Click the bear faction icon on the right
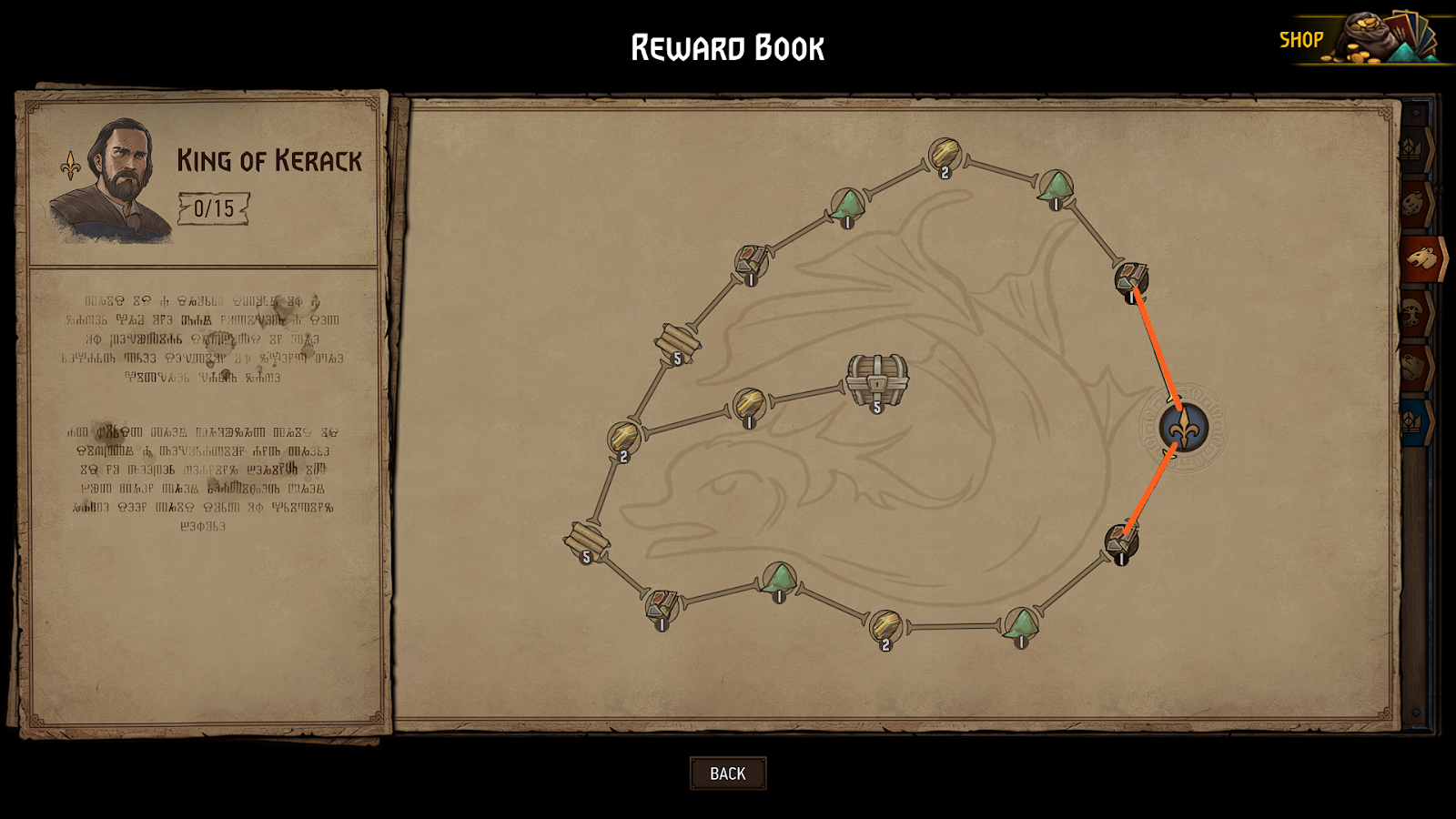 pos(1421,257)
